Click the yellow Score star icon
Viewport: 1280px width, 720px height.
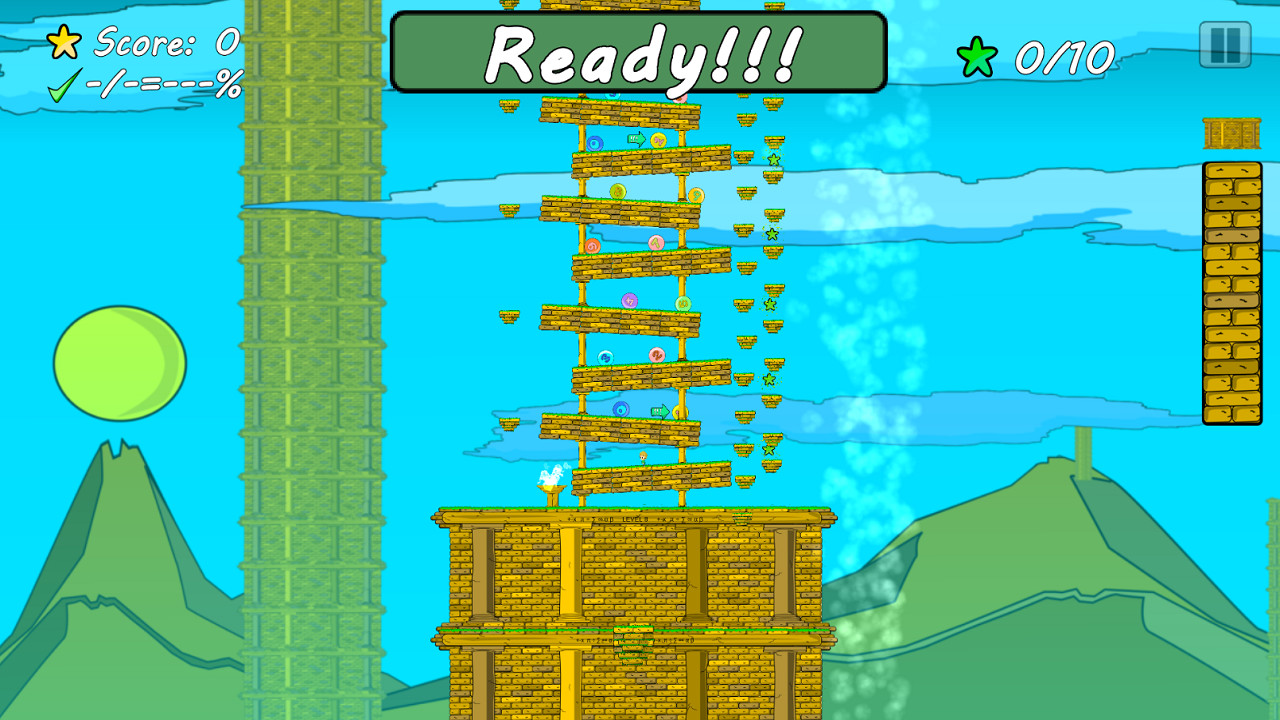(x=62, y=42)
